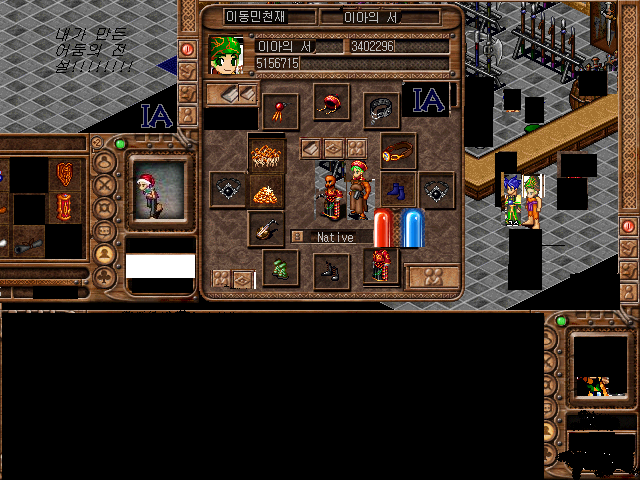Select the blue boots slot

[396, 188]
